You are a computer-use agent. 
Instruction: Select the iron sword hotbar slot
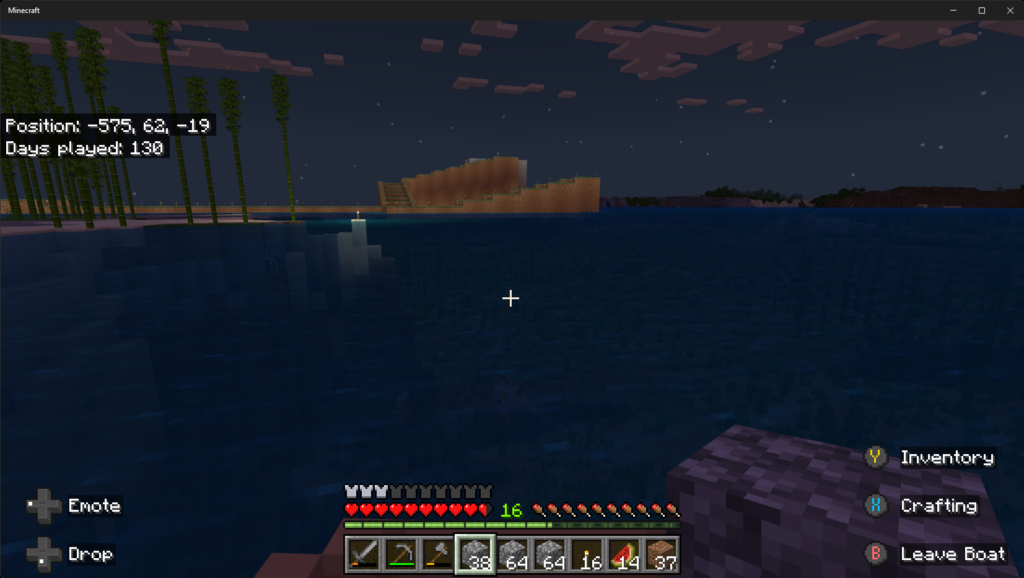click(363, 554)
